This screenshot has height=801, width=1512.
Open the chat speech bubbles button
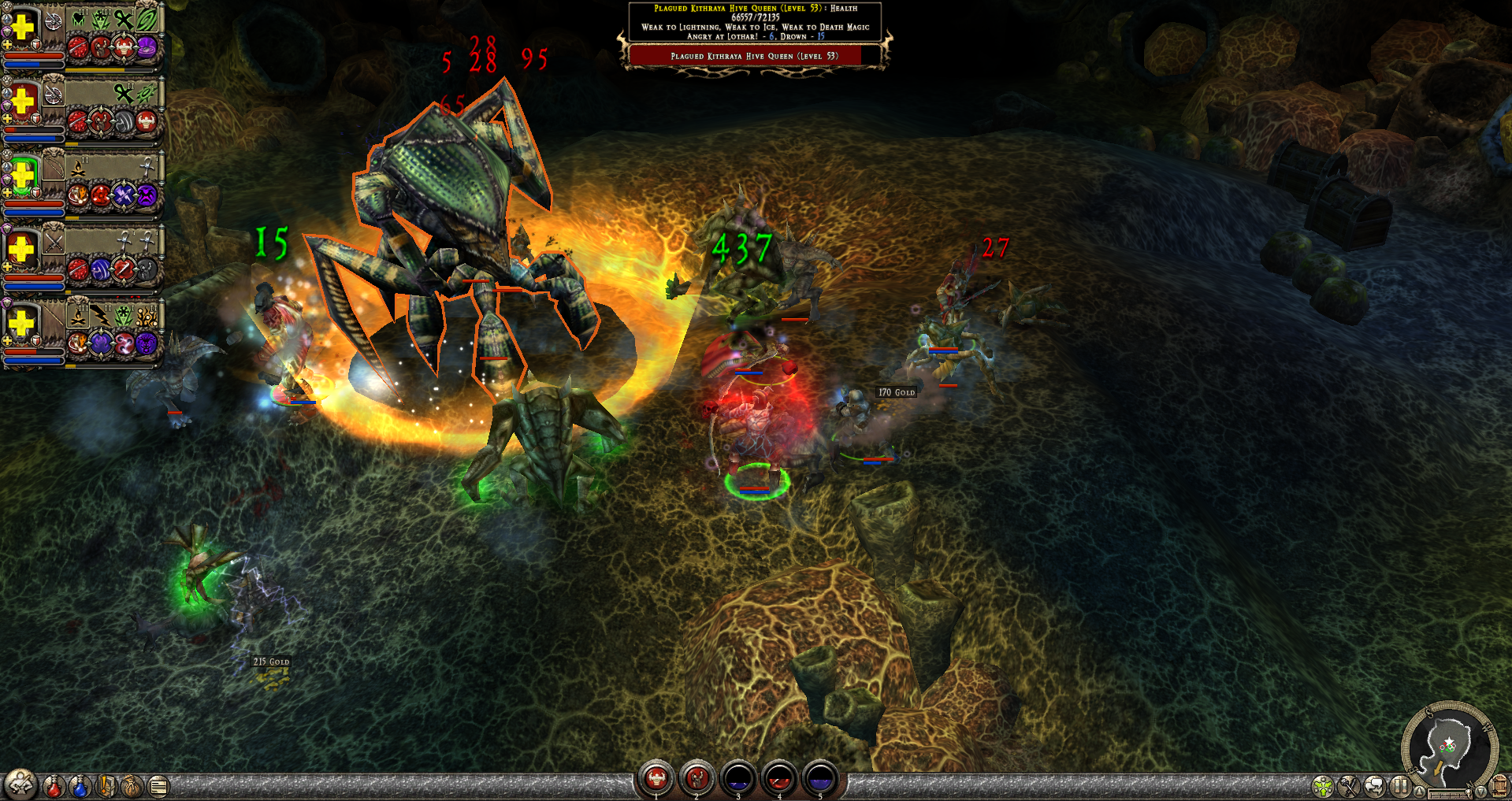click(1375, 786)
